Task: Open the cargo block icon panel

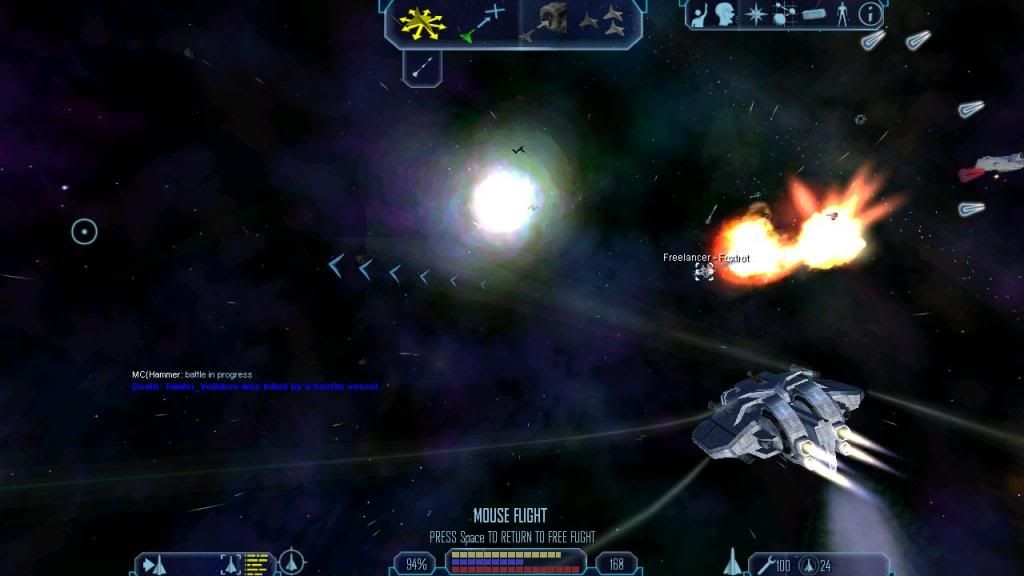Action: click(x=814, y=14)
